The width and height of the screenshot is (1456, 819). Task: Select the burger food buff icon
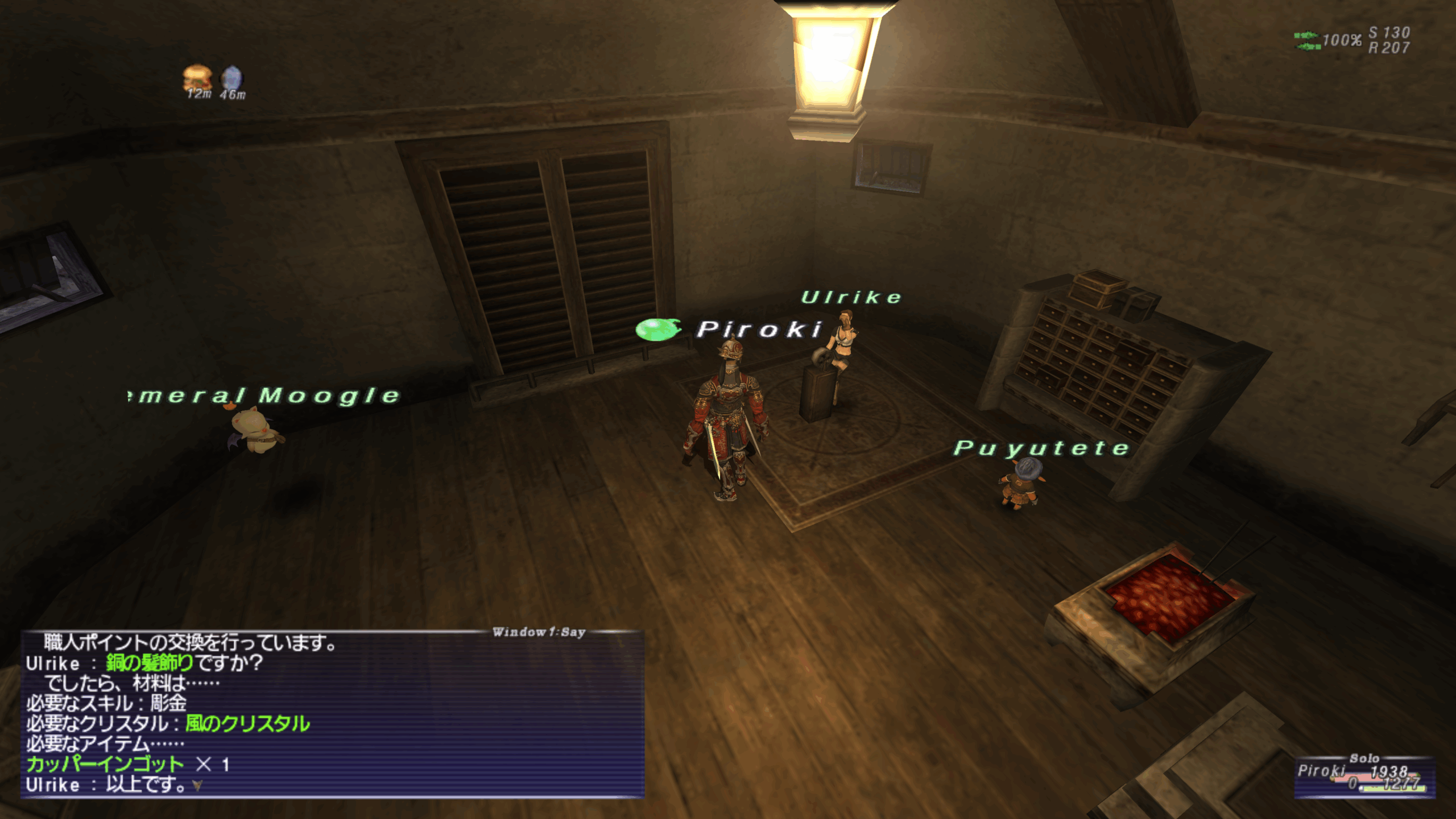click(x=197, y=78)
